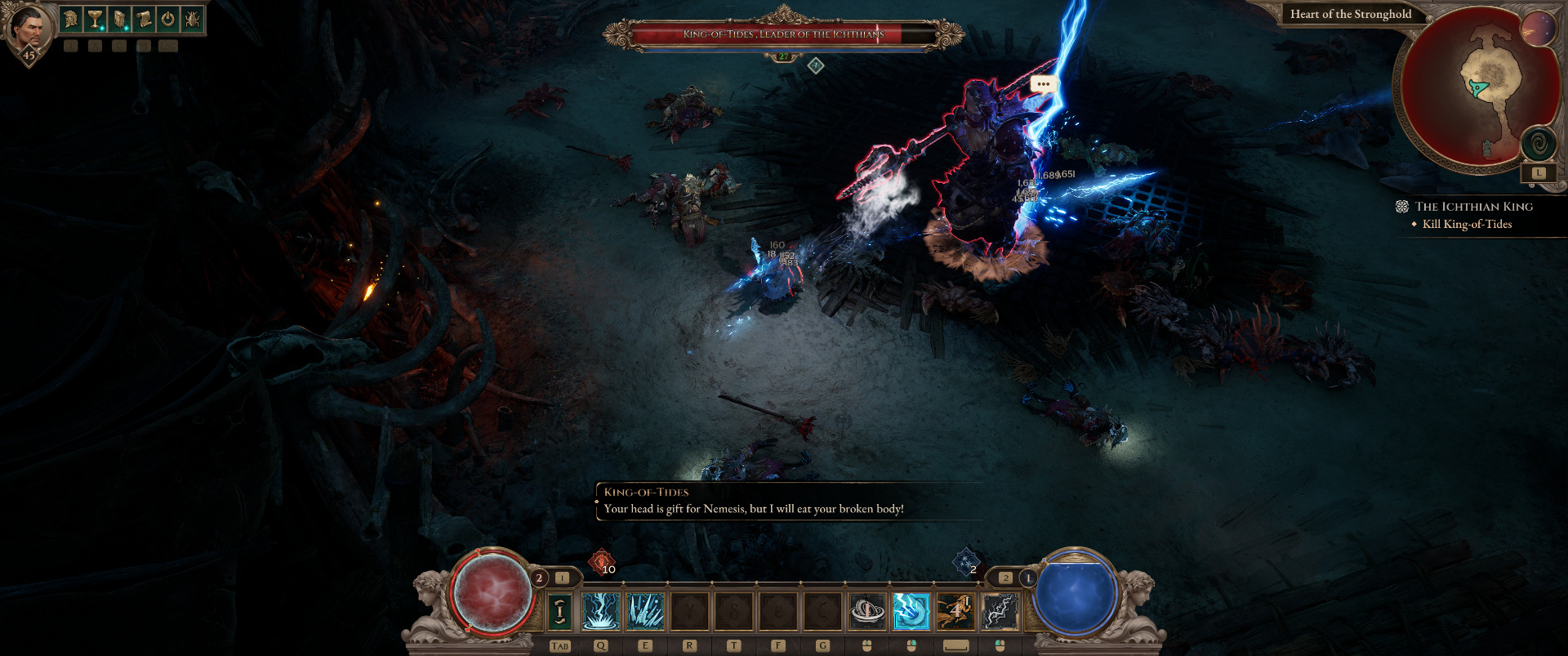Open the bug report beetle icon
This screenshot has height=656, width=1568.
click(x=192, y=19)
